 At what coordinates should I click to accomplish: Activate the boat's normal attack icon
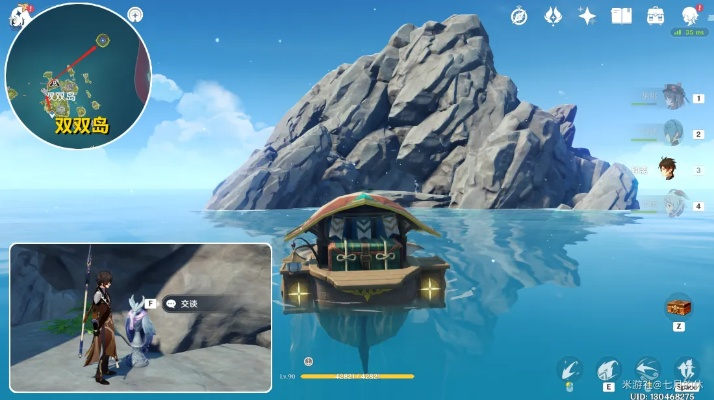pyautogui.click(x=570, y=369)
